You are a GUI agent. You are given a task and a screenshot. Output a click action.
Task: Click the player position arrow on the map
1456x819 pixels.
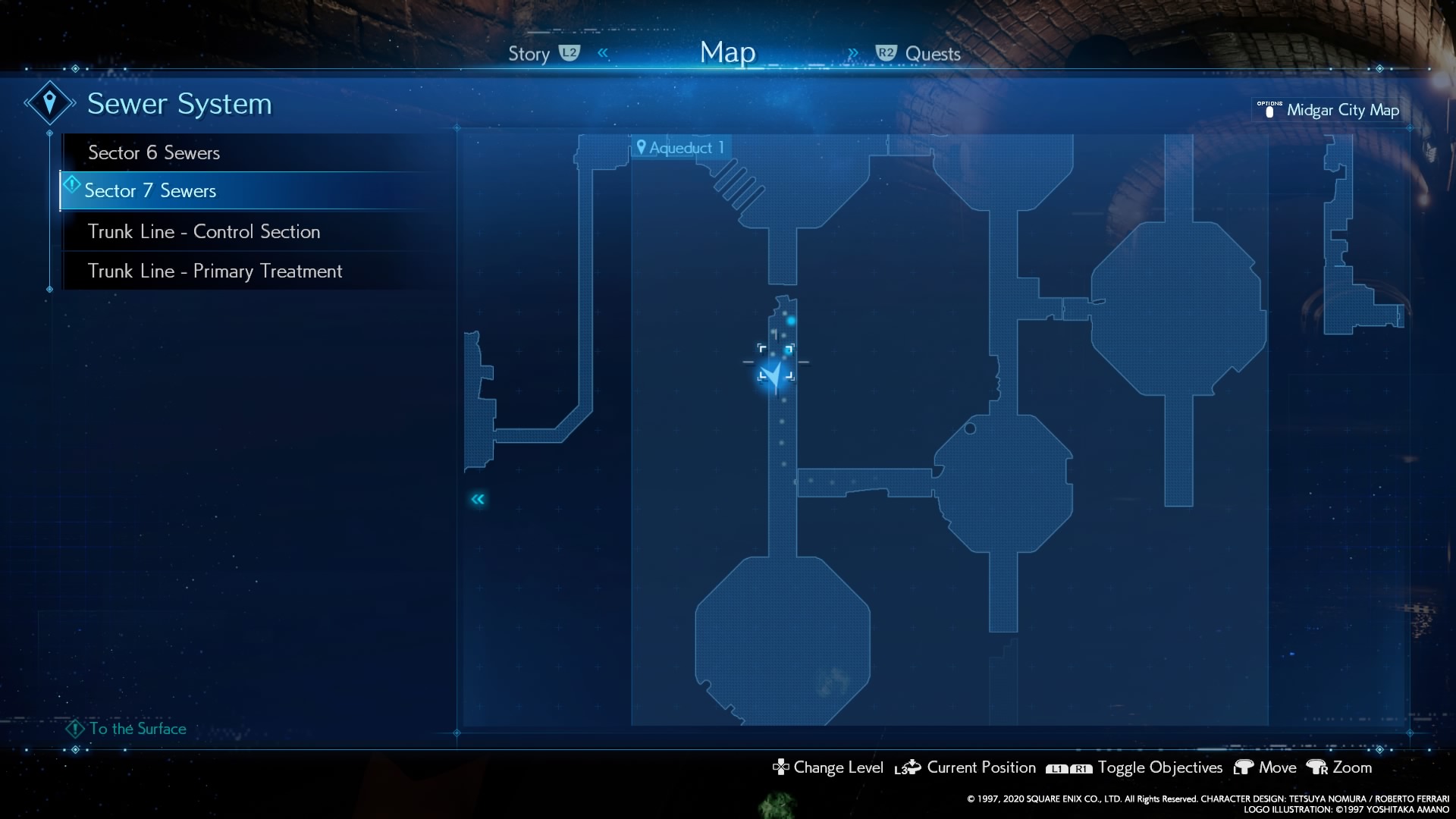(775, 372)
